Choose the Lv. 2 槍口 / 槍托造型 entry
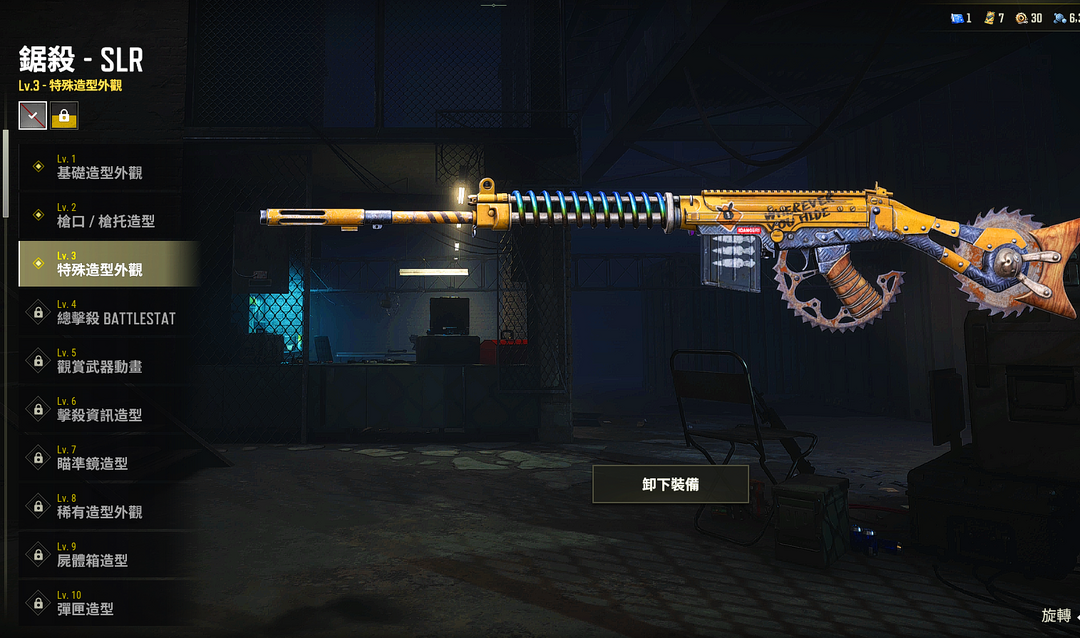The image size is (1080, 638). (108, 215)
